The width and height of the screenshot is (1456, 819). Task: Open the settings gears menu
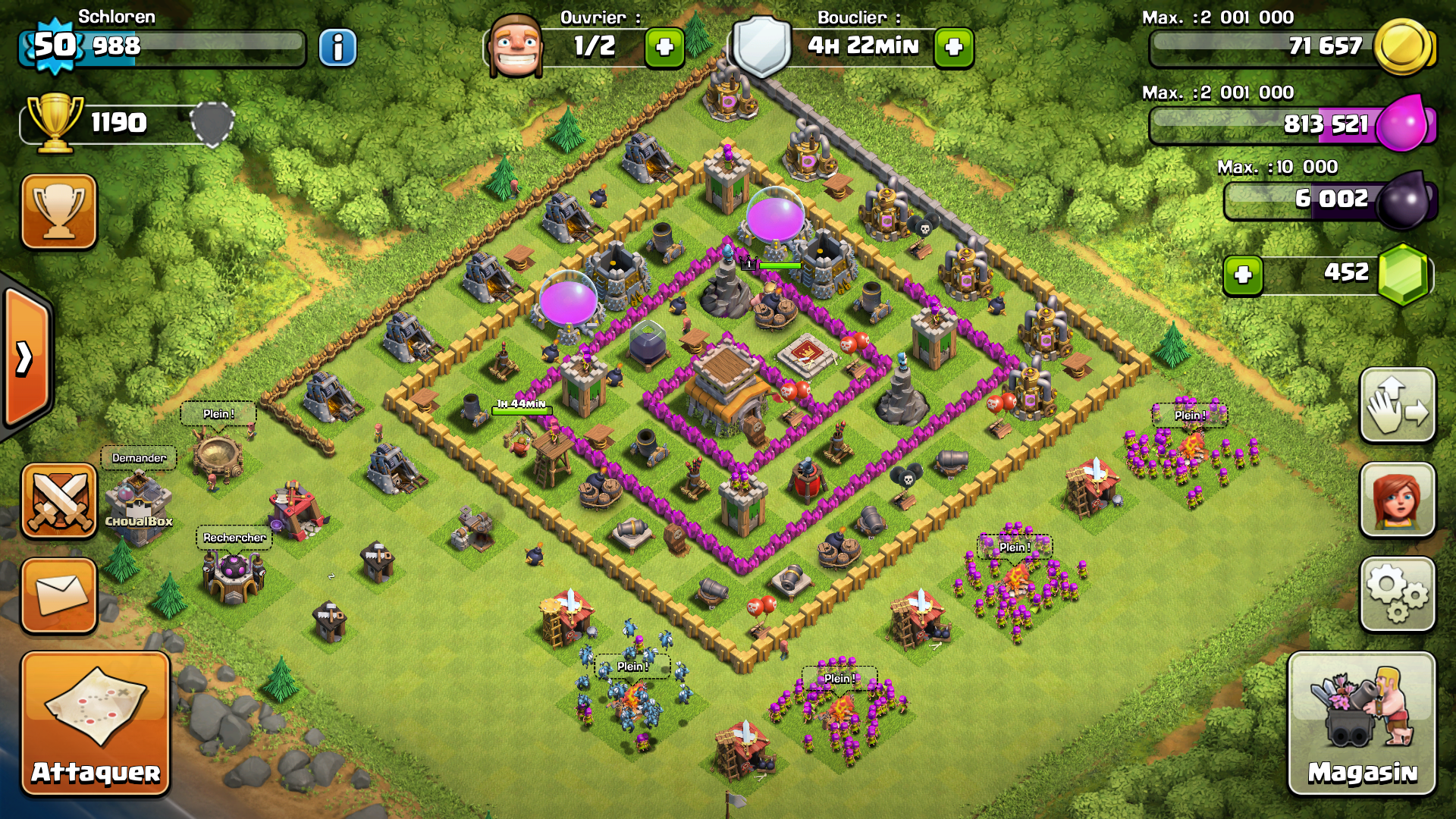click(1398, 595)
